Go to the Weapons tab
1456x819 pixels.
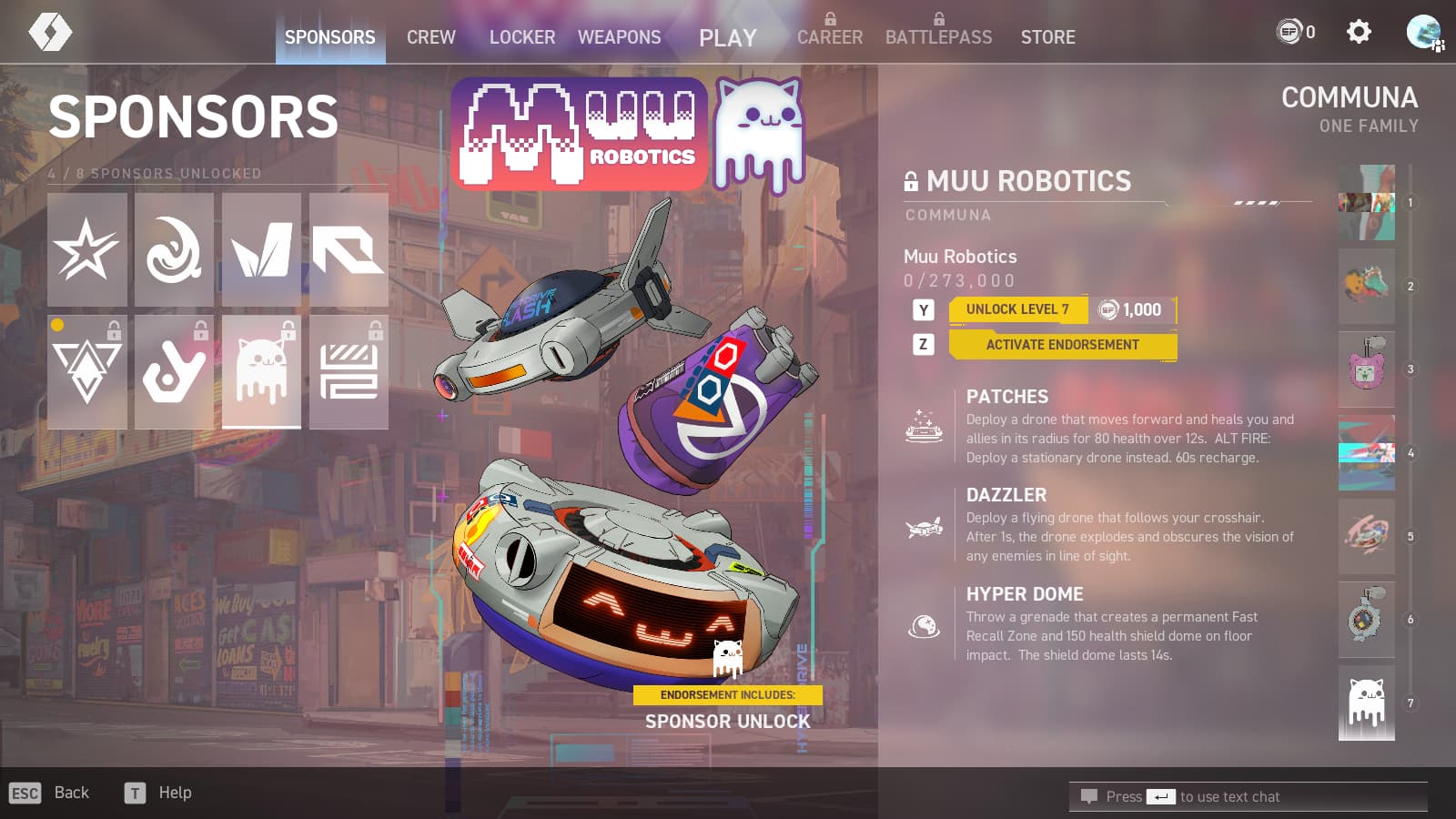tap(619, 37)
